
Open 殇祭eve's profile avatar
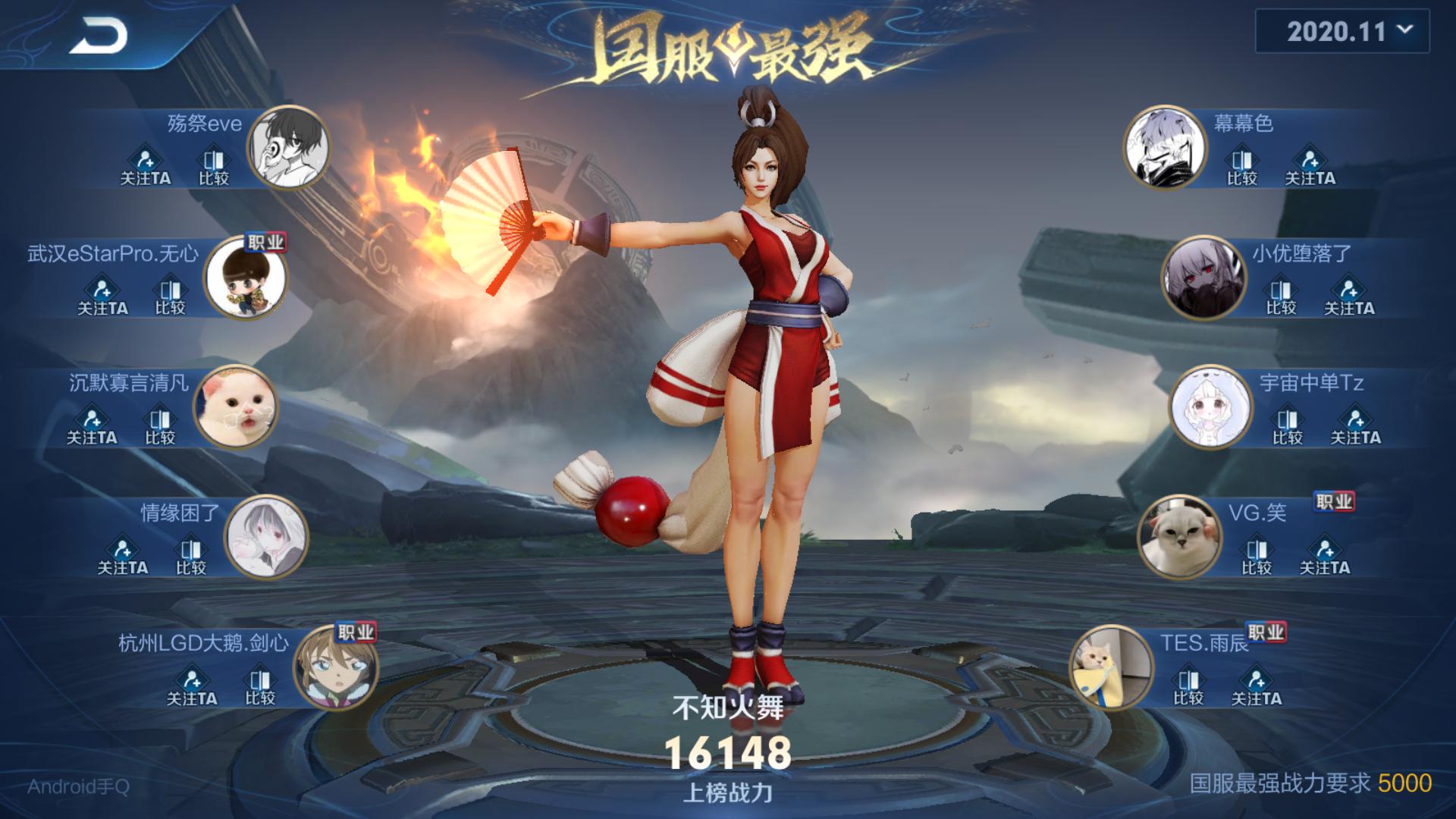(x=289, y=148)
